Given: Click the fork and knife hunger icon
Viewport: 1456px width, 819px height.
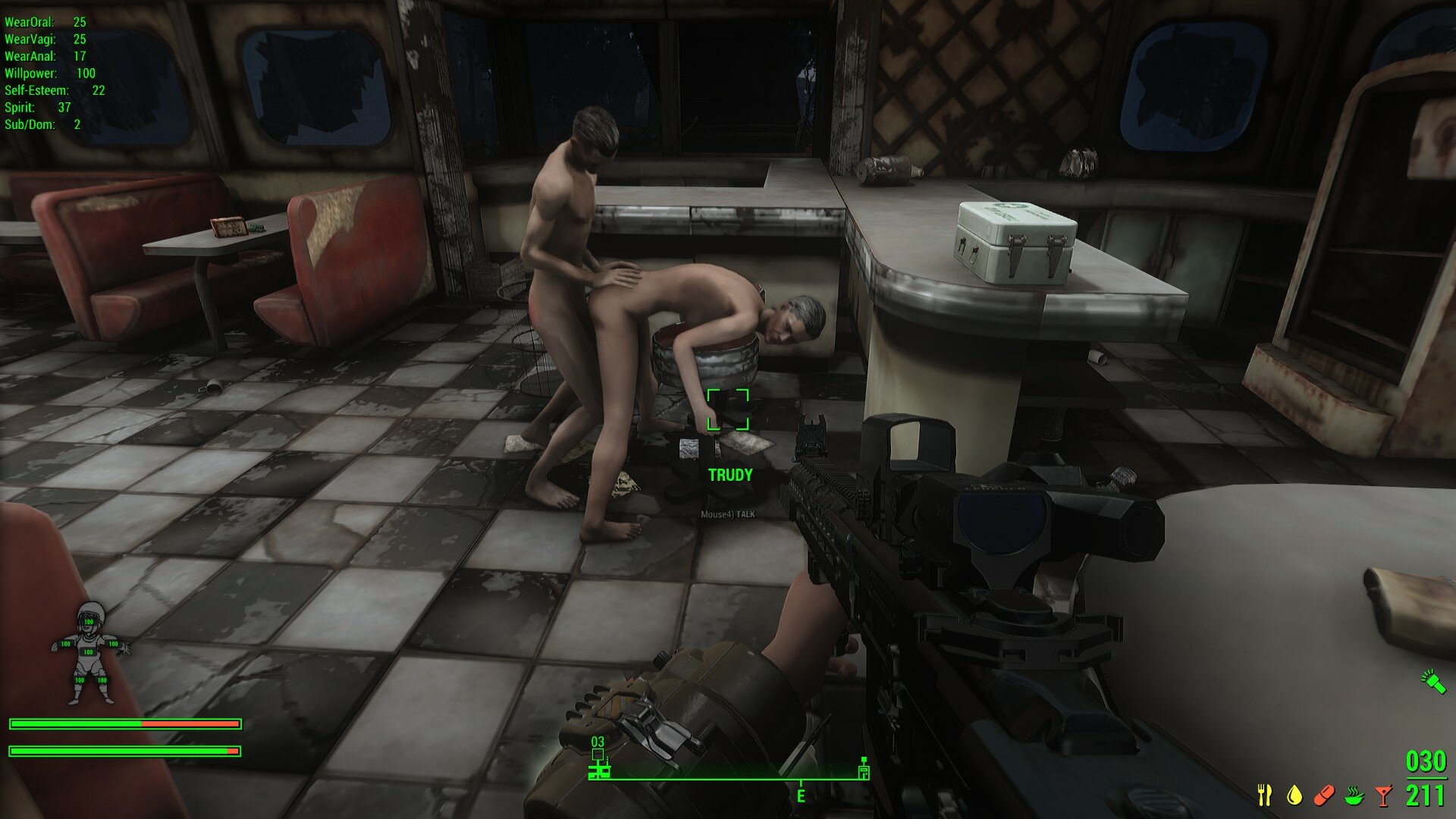Looking at the screenshot, I should [1264, 795].
